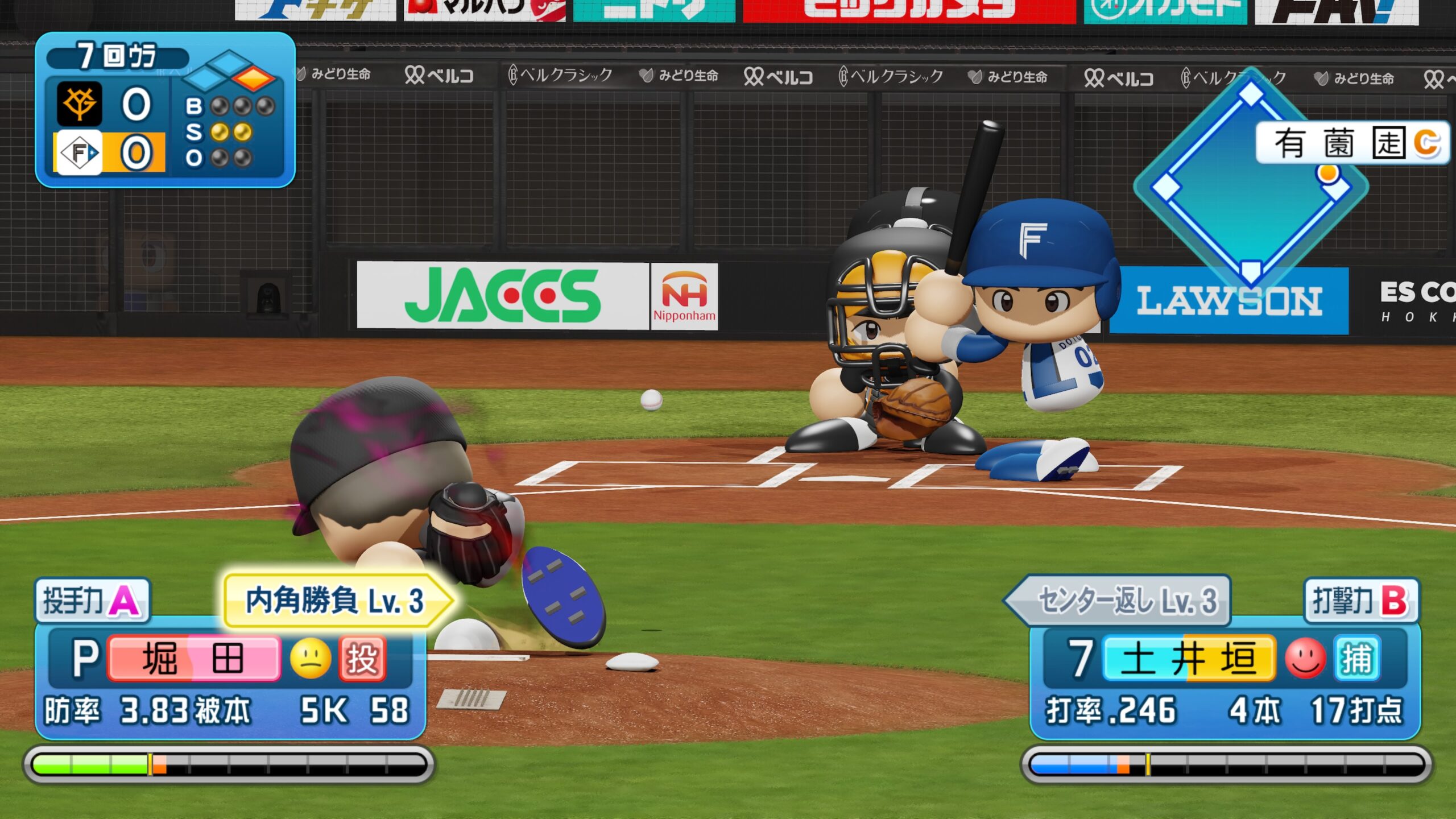Click the 打撃力 B rating badge
The height and width of the screenshot is (819, 1456).
tap(1360, 601)
